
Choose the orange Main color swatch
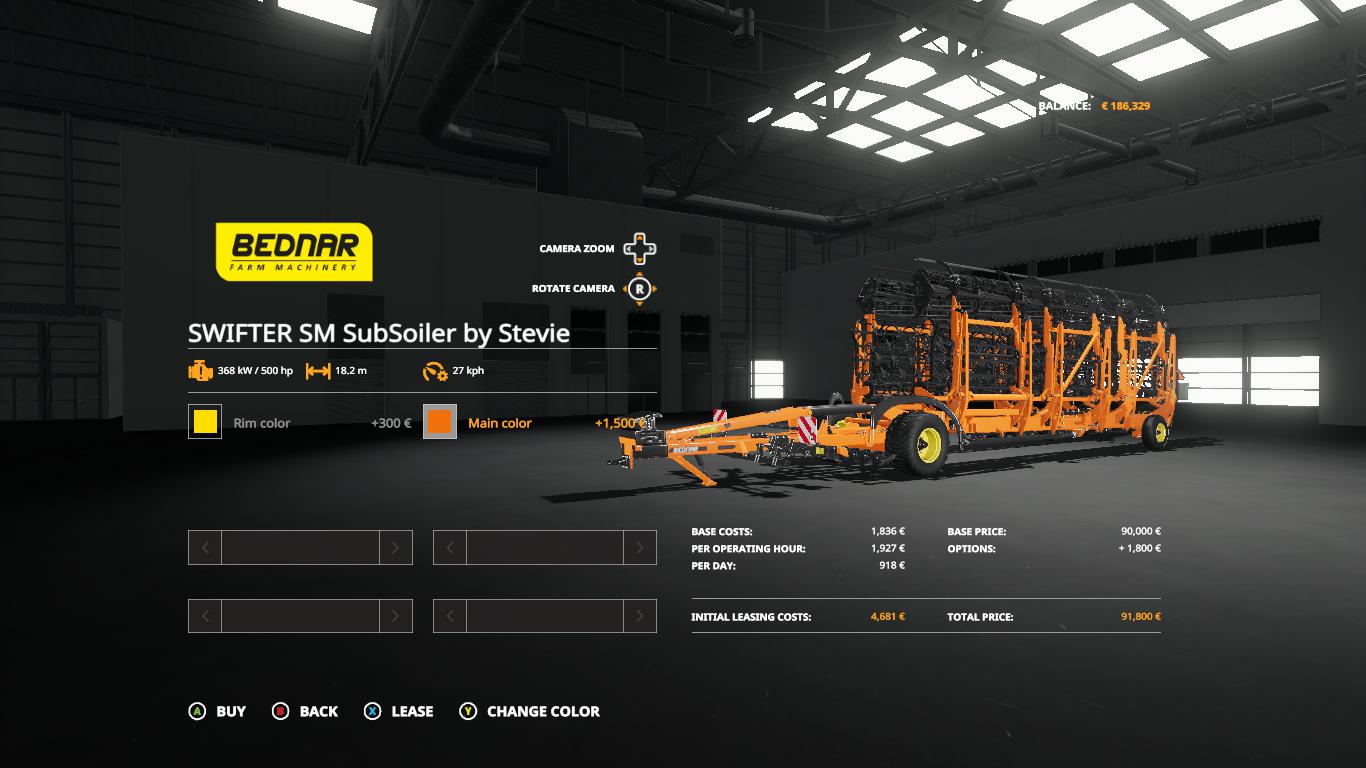(x=440, y=422)
